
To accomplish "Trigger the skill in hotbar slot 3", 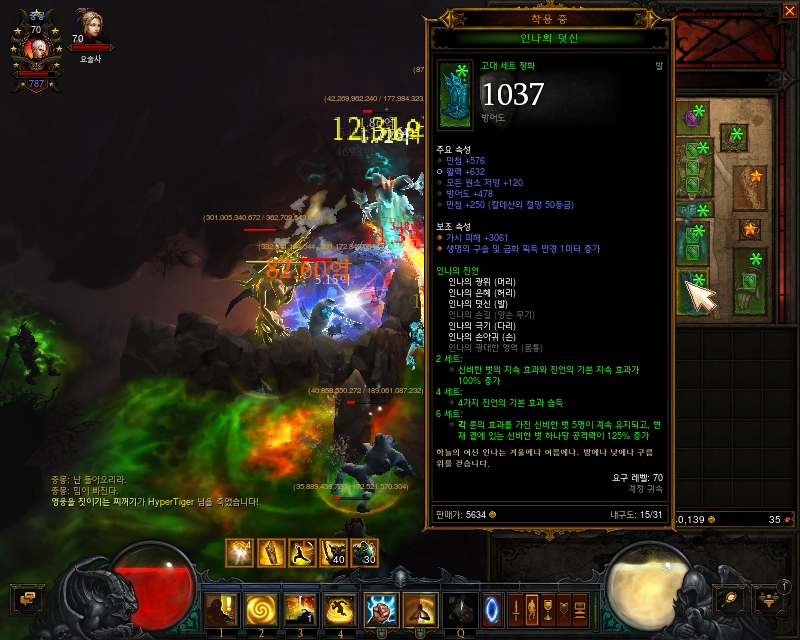I will tap(300, 608).
